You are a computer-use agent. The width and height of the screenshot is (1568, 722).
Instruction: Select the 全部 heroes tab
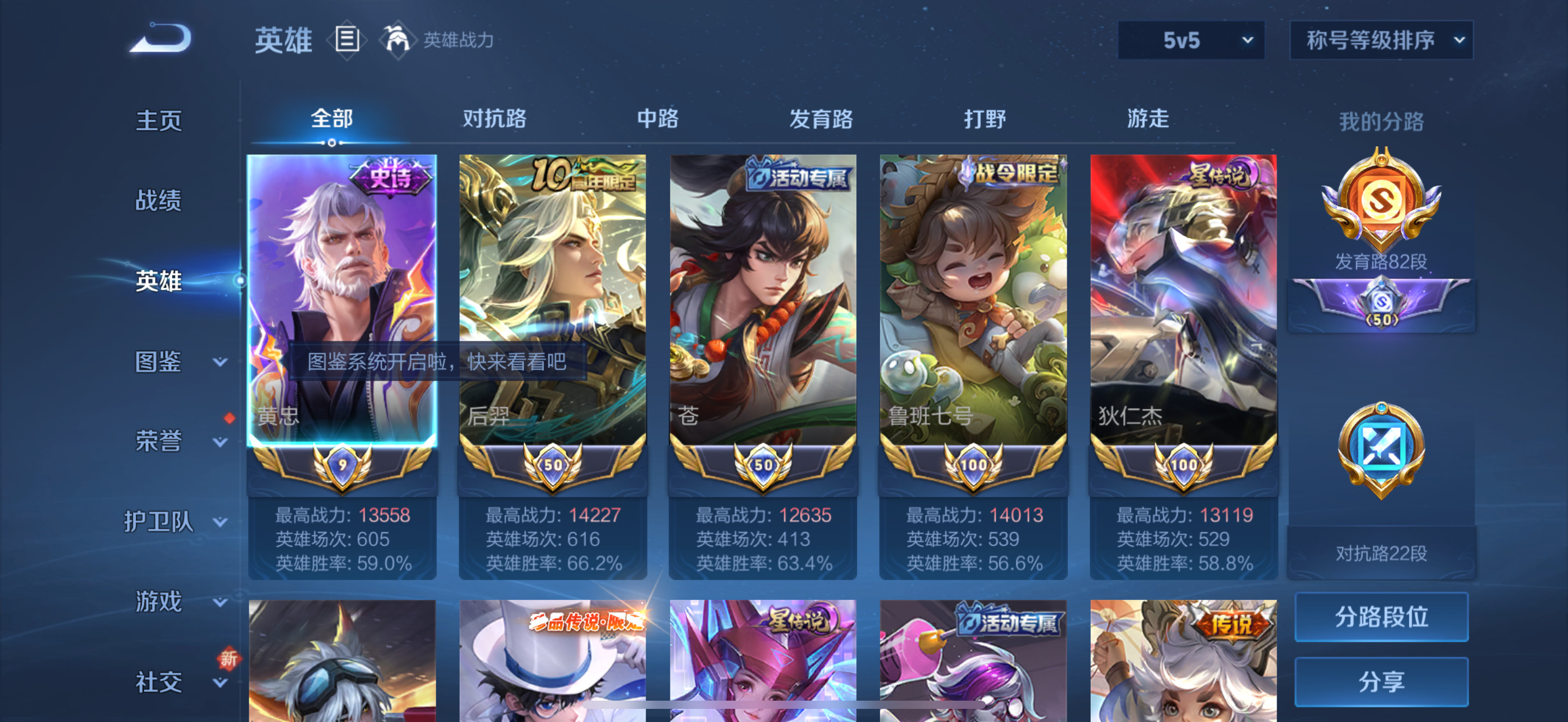tap(331, 119)
